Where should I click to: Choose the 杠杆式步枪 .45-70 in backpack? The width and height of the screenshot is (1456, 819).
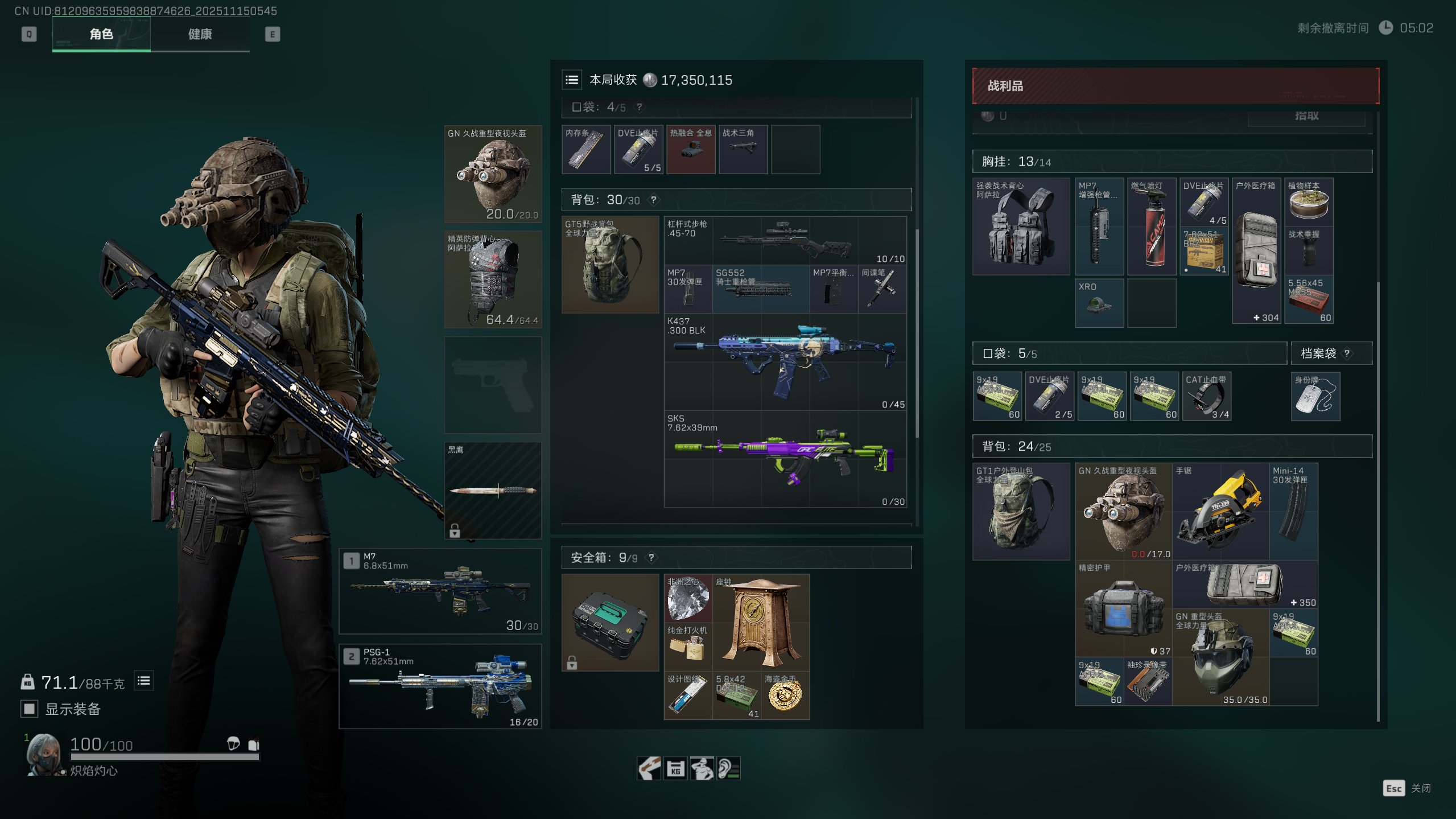coord(785,240)
